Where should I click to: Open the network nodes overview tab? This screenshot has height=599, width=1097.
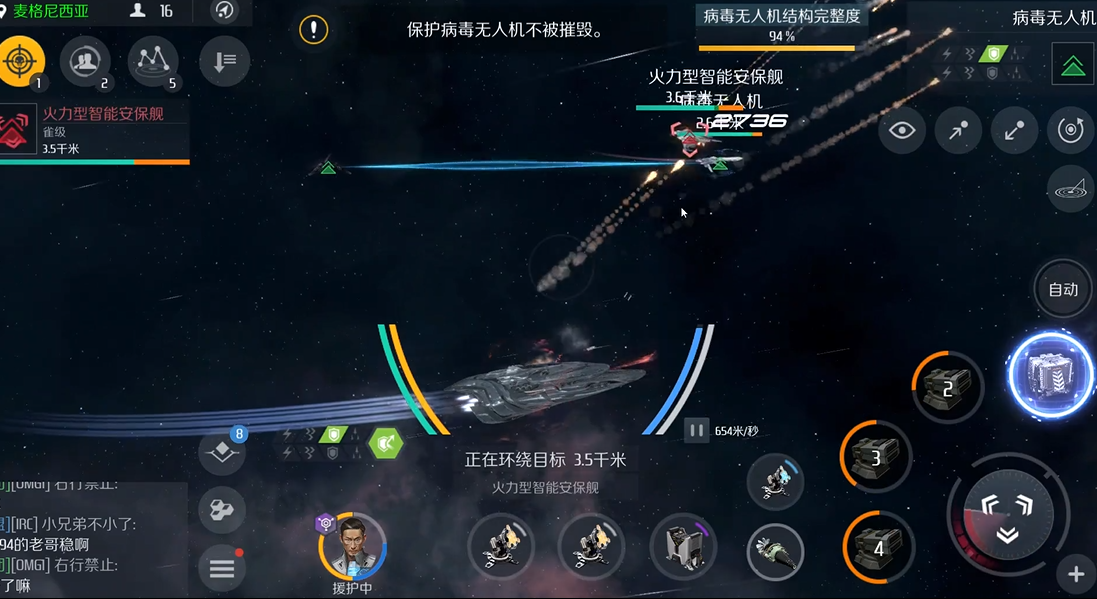click(x=153, y=62)
